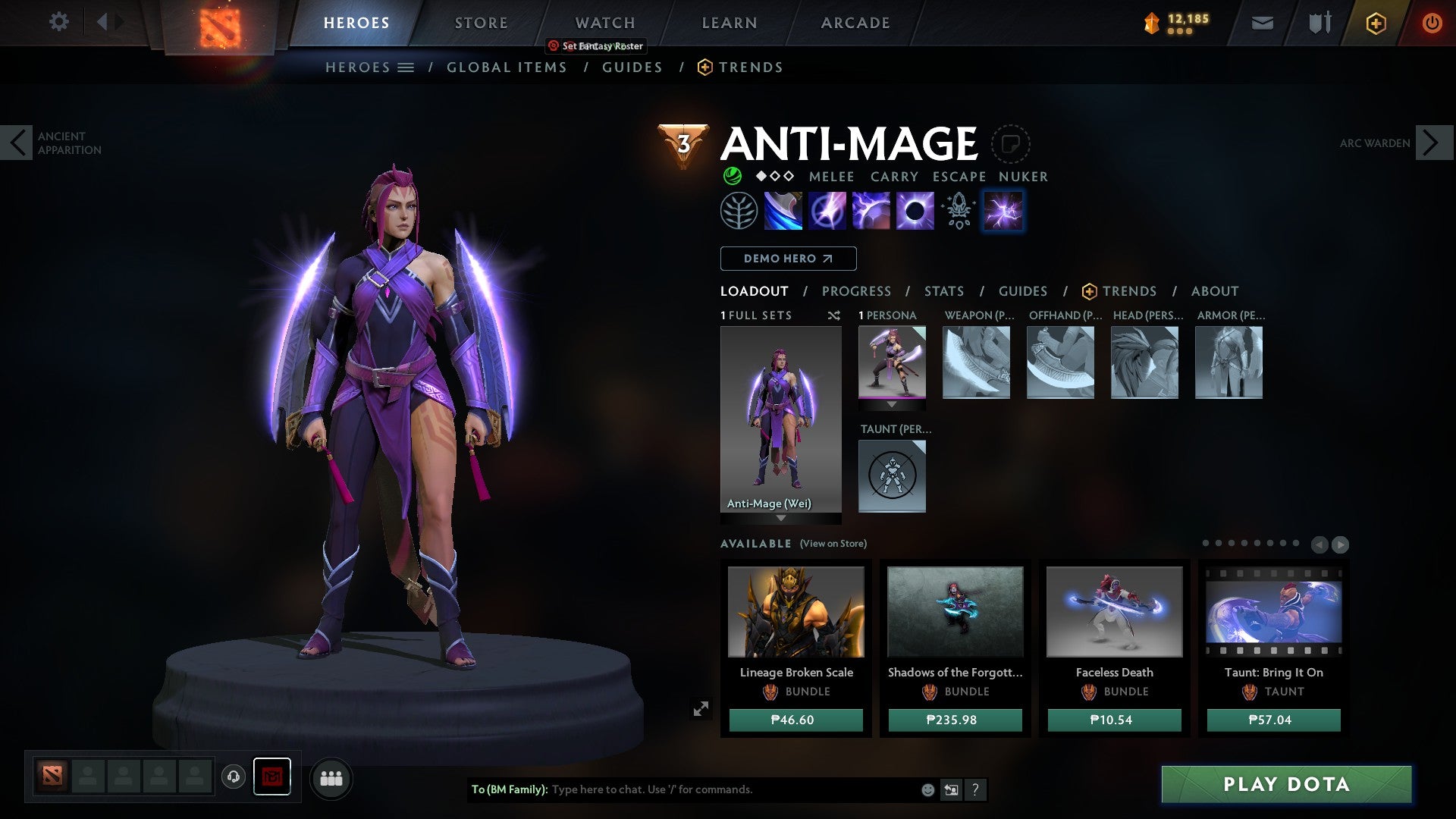Purchase Faceless Death bundle for ₱10.54
Screen dimensions: 1456x819
[x=1114, y=720]
